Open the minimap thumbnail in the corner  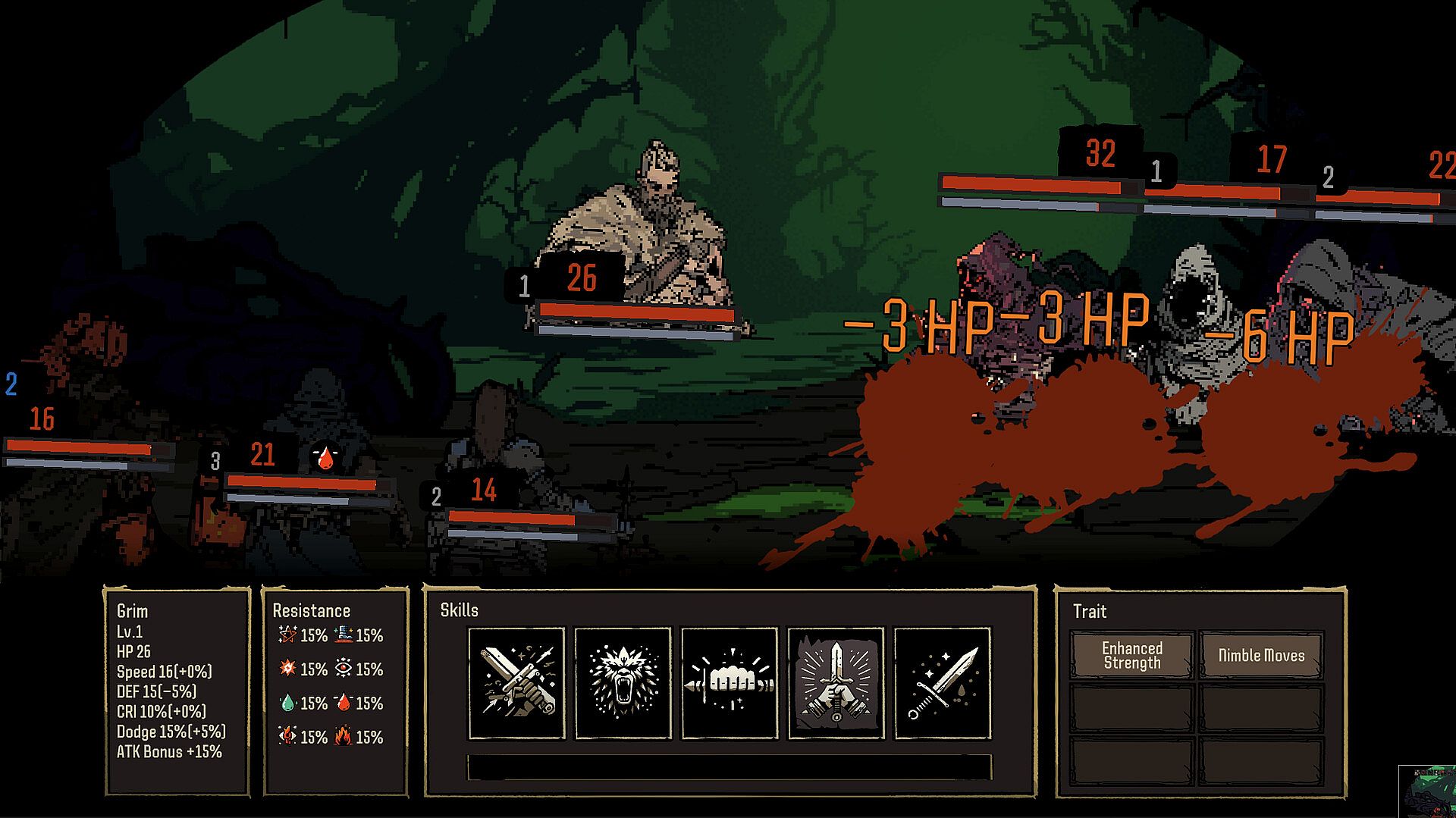pos(1427,791)
